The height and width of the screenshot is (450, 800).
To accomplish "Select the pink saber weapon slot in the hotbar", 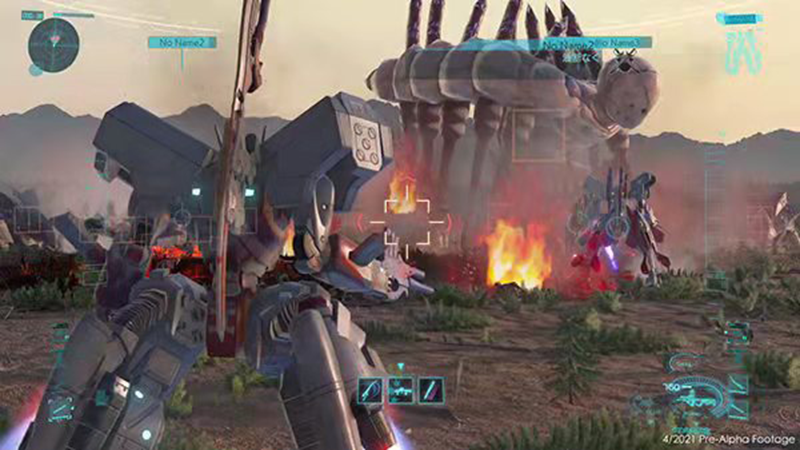I will click(x=431, y=389).
